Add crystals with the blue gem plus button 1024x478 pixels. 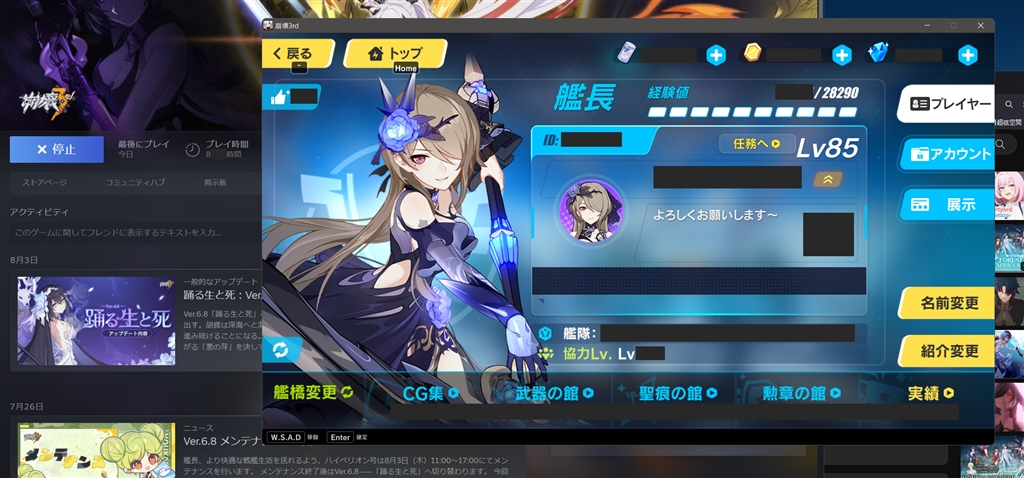click(x=967, y=55)
